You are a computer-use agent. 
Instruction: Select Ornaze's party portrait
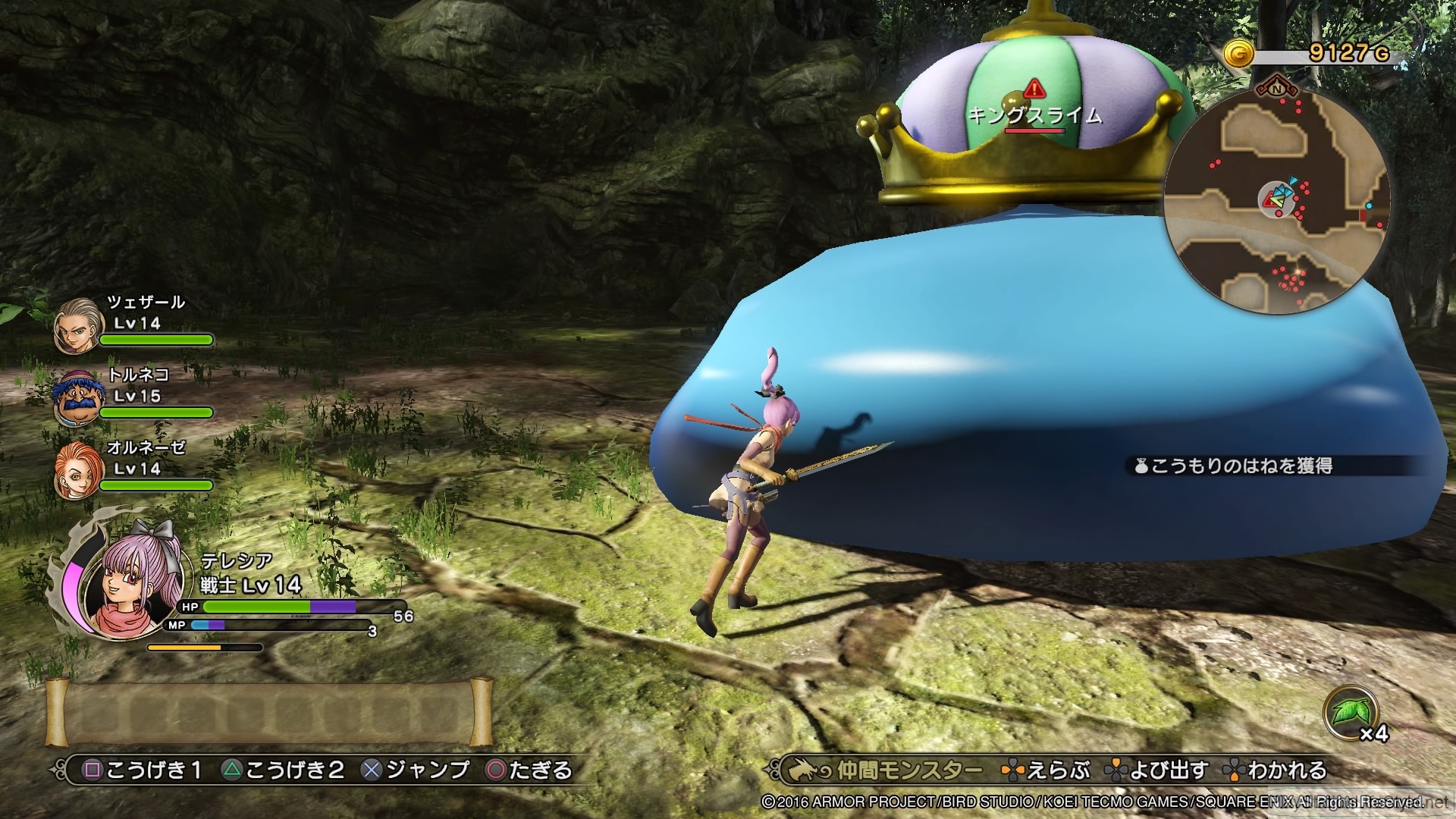click(x=77, y=471)
